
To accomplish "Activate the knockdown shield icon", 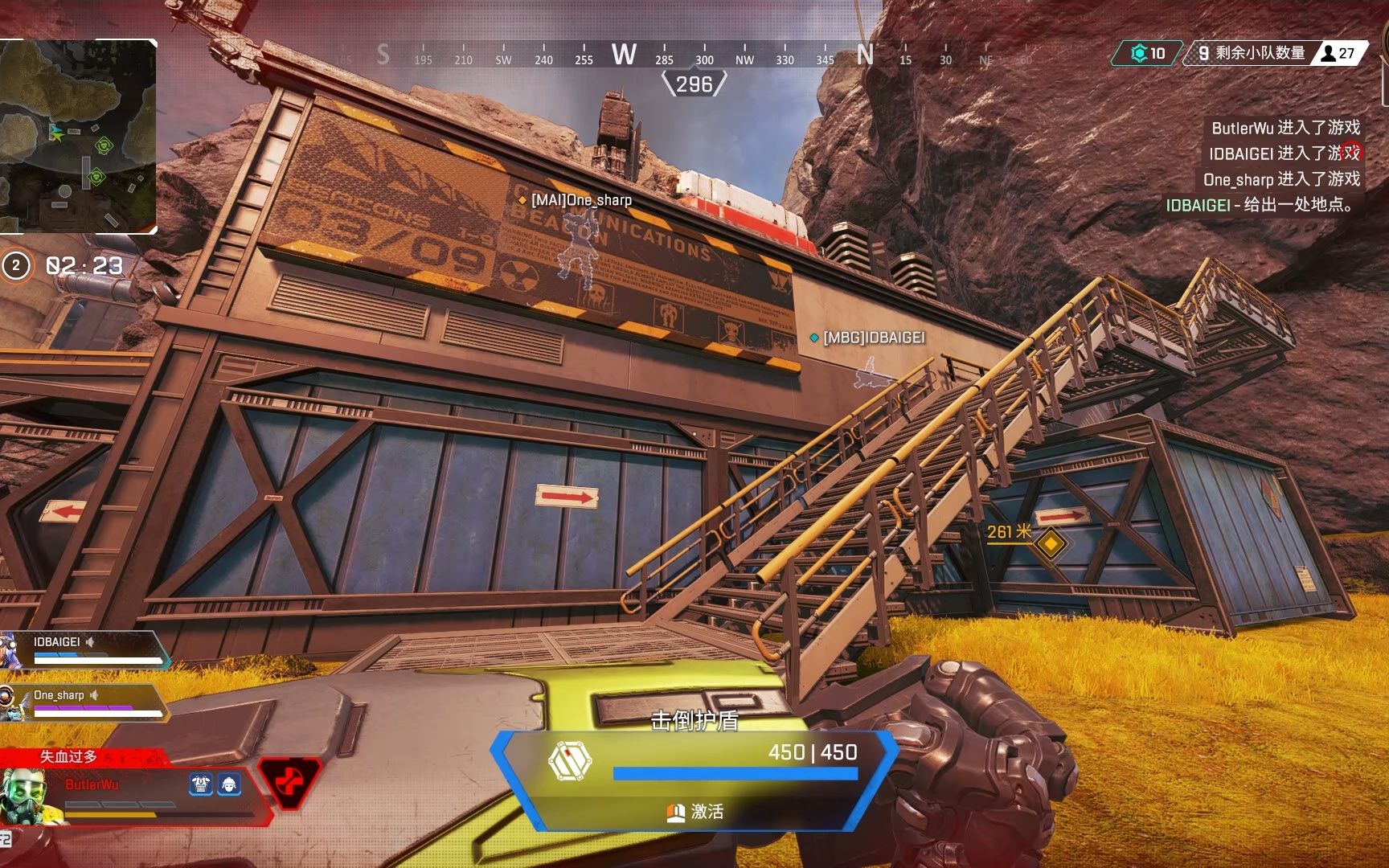I will coord(569,760).
